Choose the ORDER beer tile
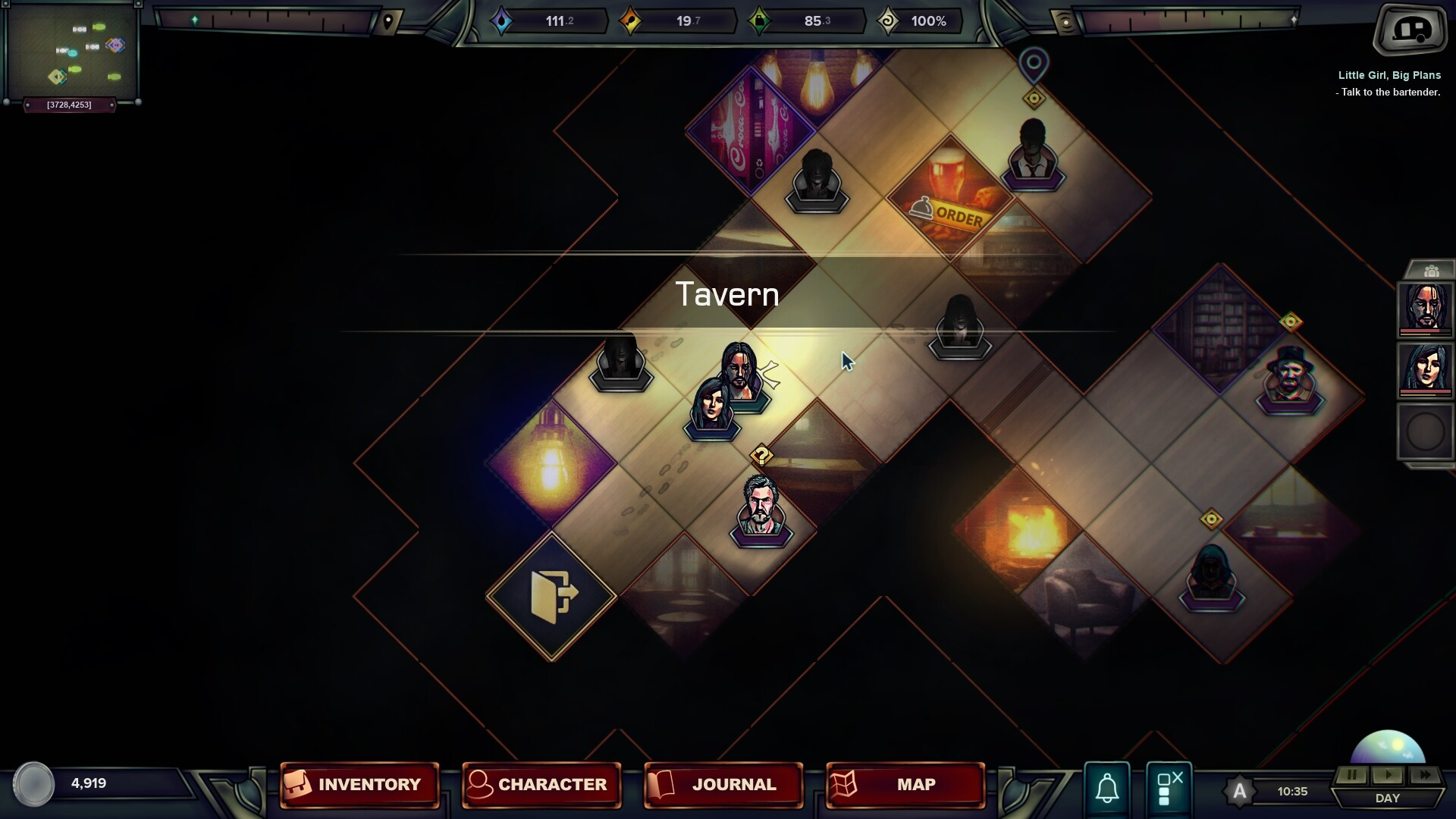 click(x=950, y=199)
